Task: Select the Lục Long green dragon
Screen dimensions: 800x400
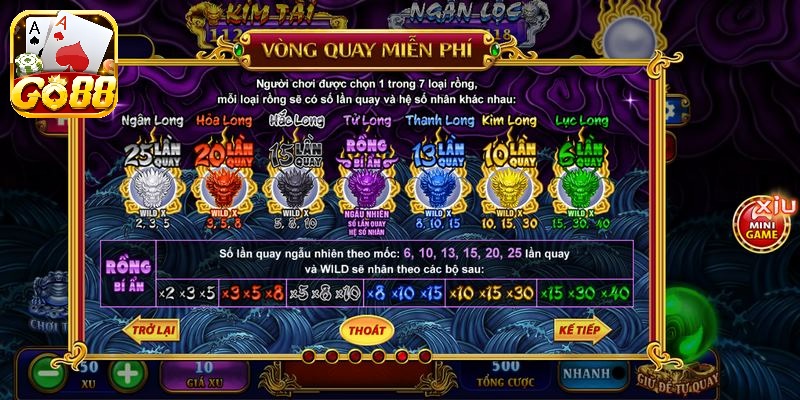Action: (x=580, y=187)
